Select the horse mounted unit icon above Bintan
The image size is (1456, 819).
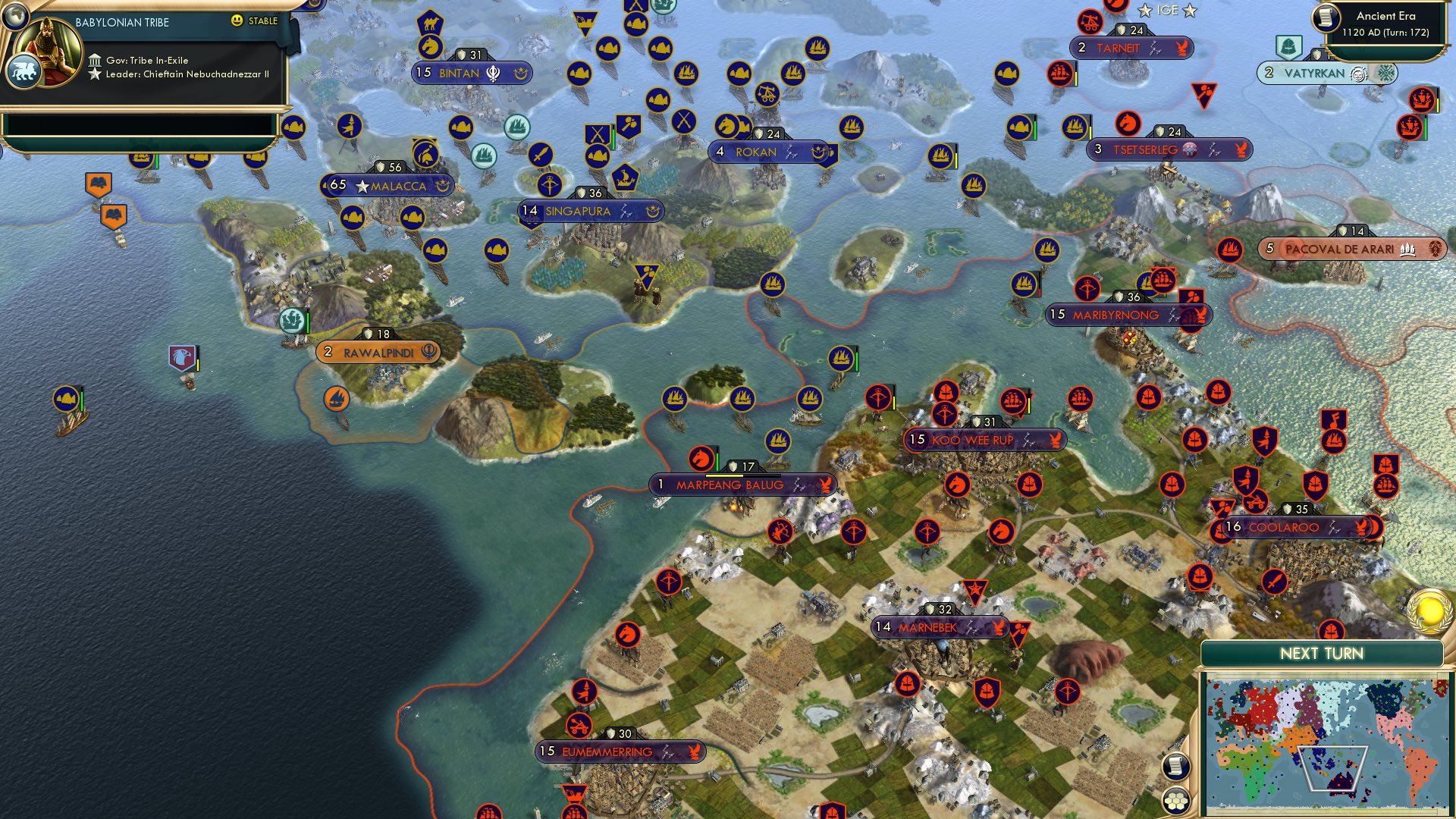(430, 44)
